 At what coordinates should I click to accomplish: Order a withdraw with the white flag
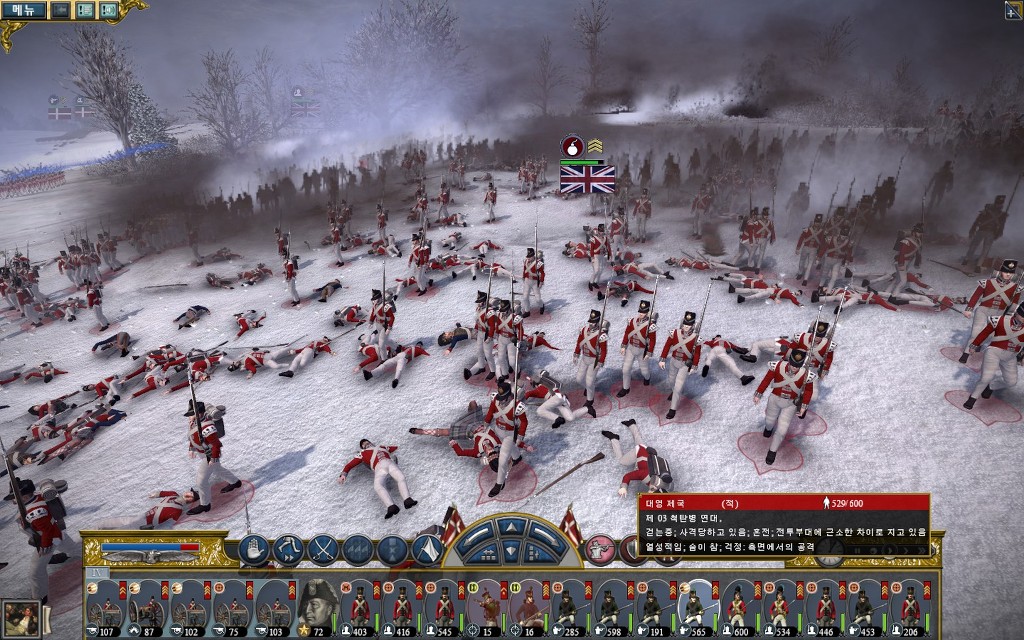click(427, 549)
